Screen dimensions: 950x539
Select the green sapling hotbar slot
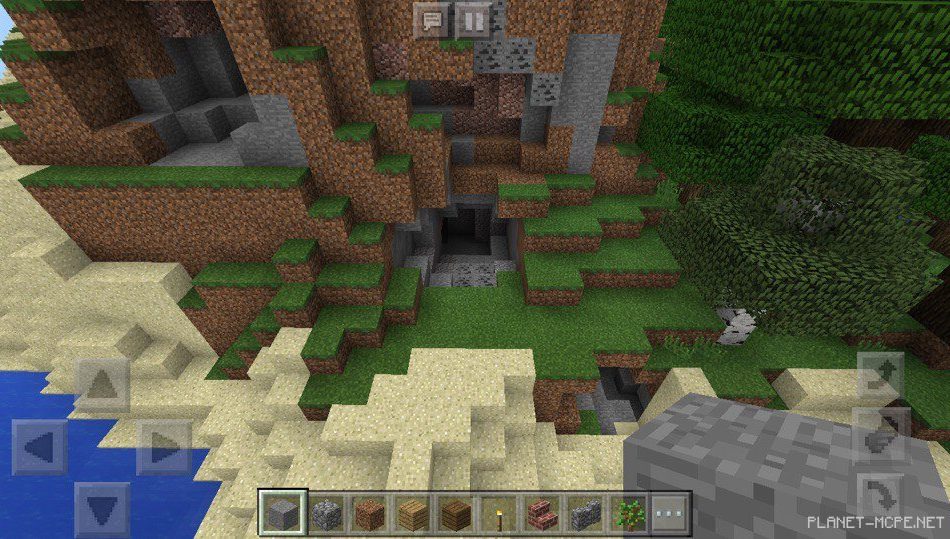[629, 514]
